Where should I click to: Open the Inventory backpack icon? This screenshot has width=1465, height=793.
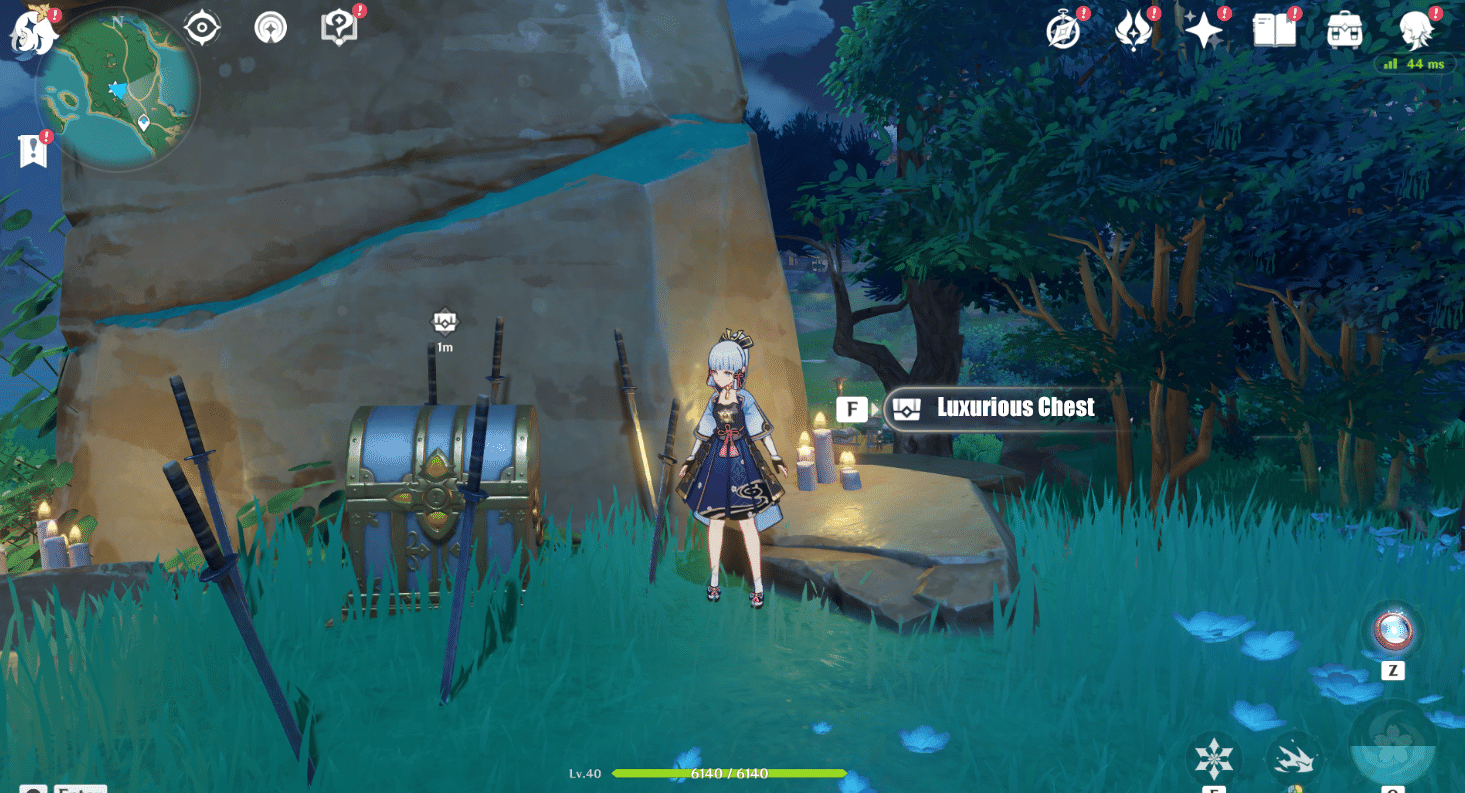[1343, 30]
